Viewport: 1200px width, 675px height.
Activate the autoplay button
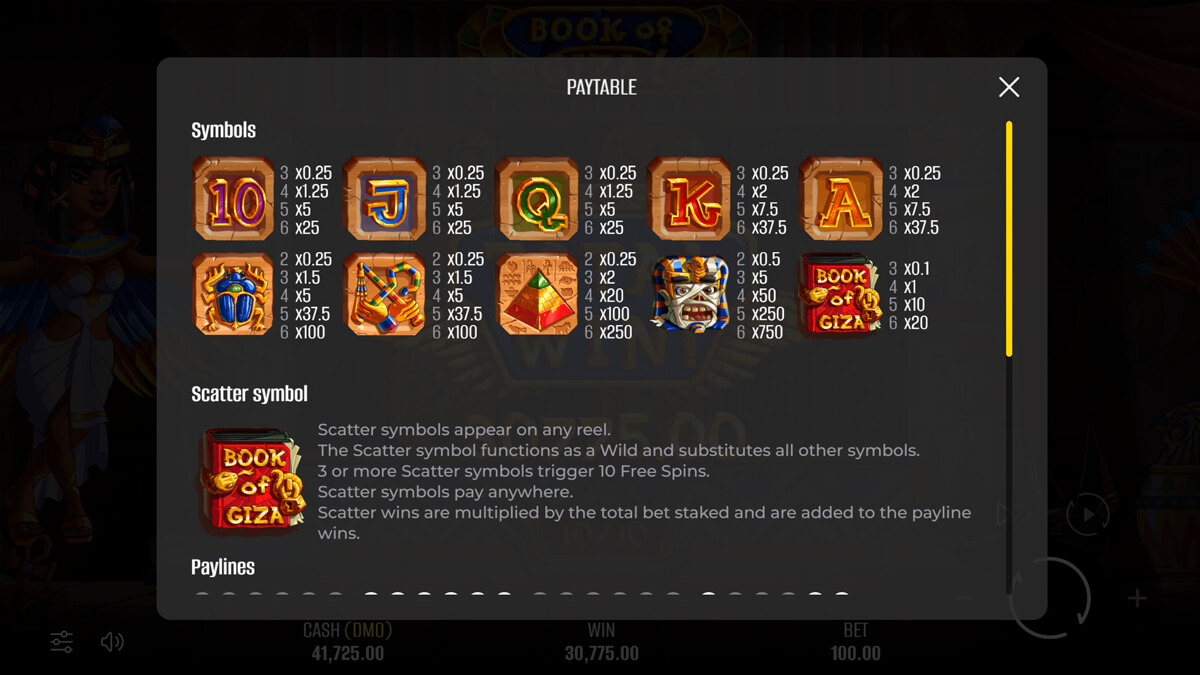(x=1087, y=515)
